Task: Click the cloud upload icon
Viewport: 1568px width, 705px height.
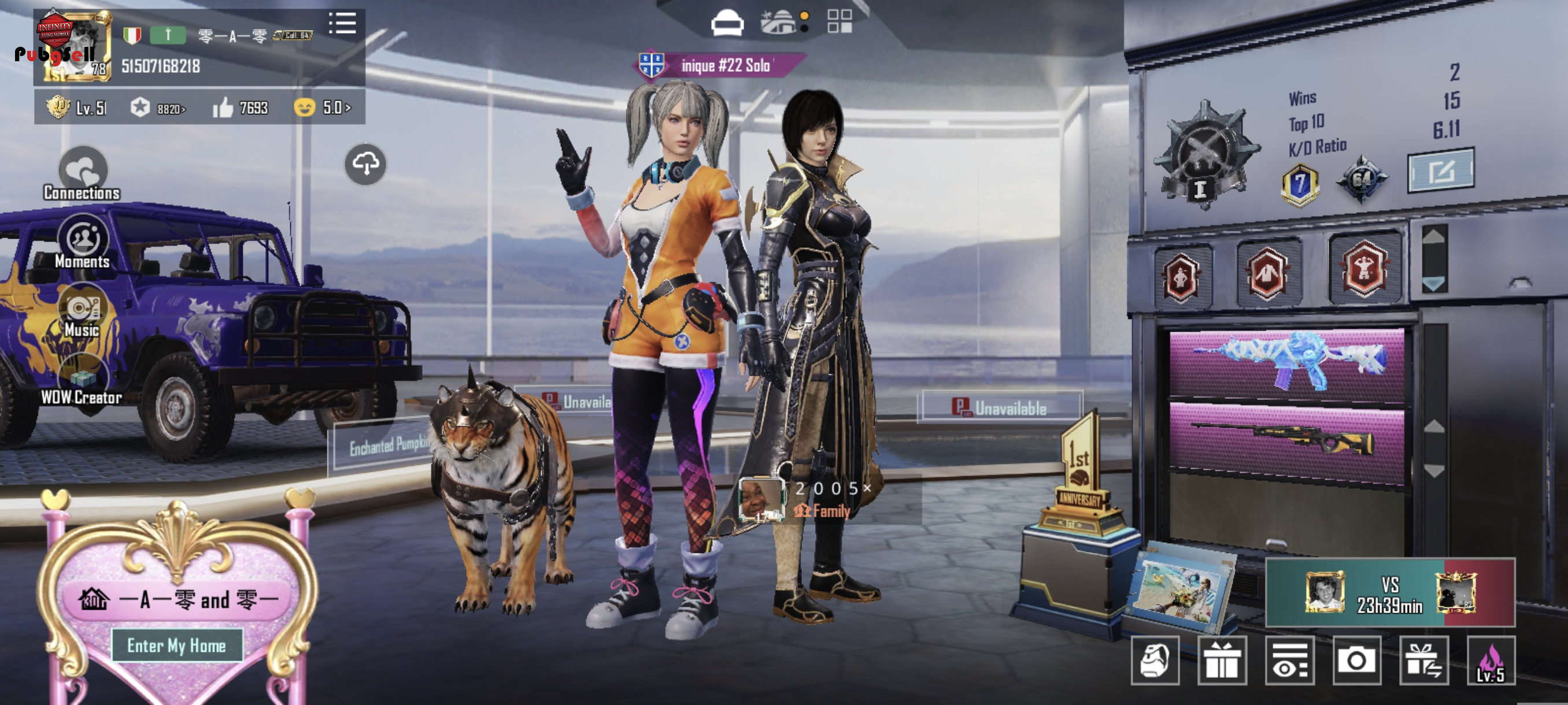Action: click(x=365, y=164)
